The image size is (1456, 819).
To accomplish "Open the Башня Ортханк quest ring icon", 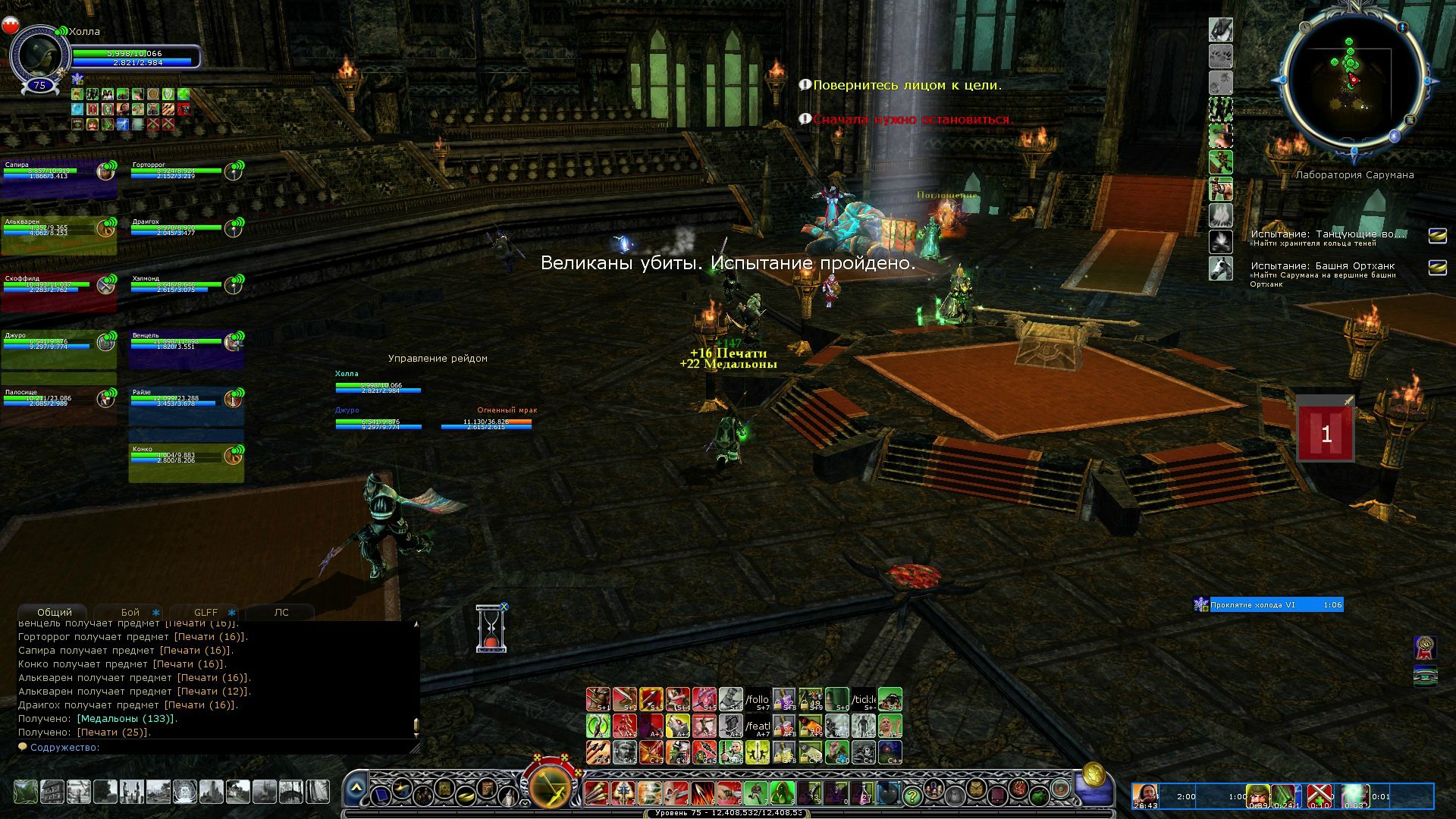I will (x=1437, y=268).
